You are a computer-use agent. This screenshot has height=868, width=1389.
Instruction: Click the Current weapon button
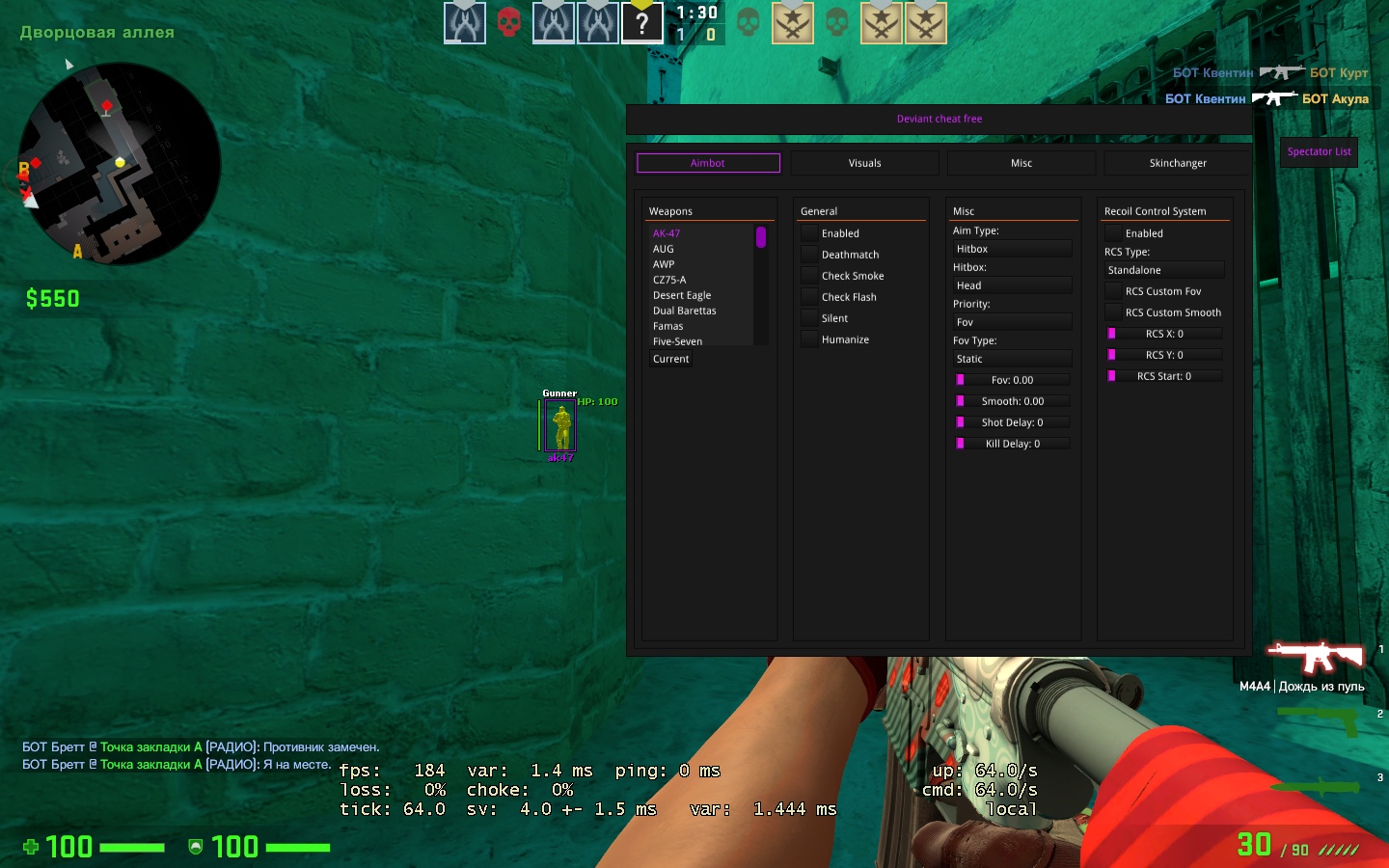click(x=671, y=359)
